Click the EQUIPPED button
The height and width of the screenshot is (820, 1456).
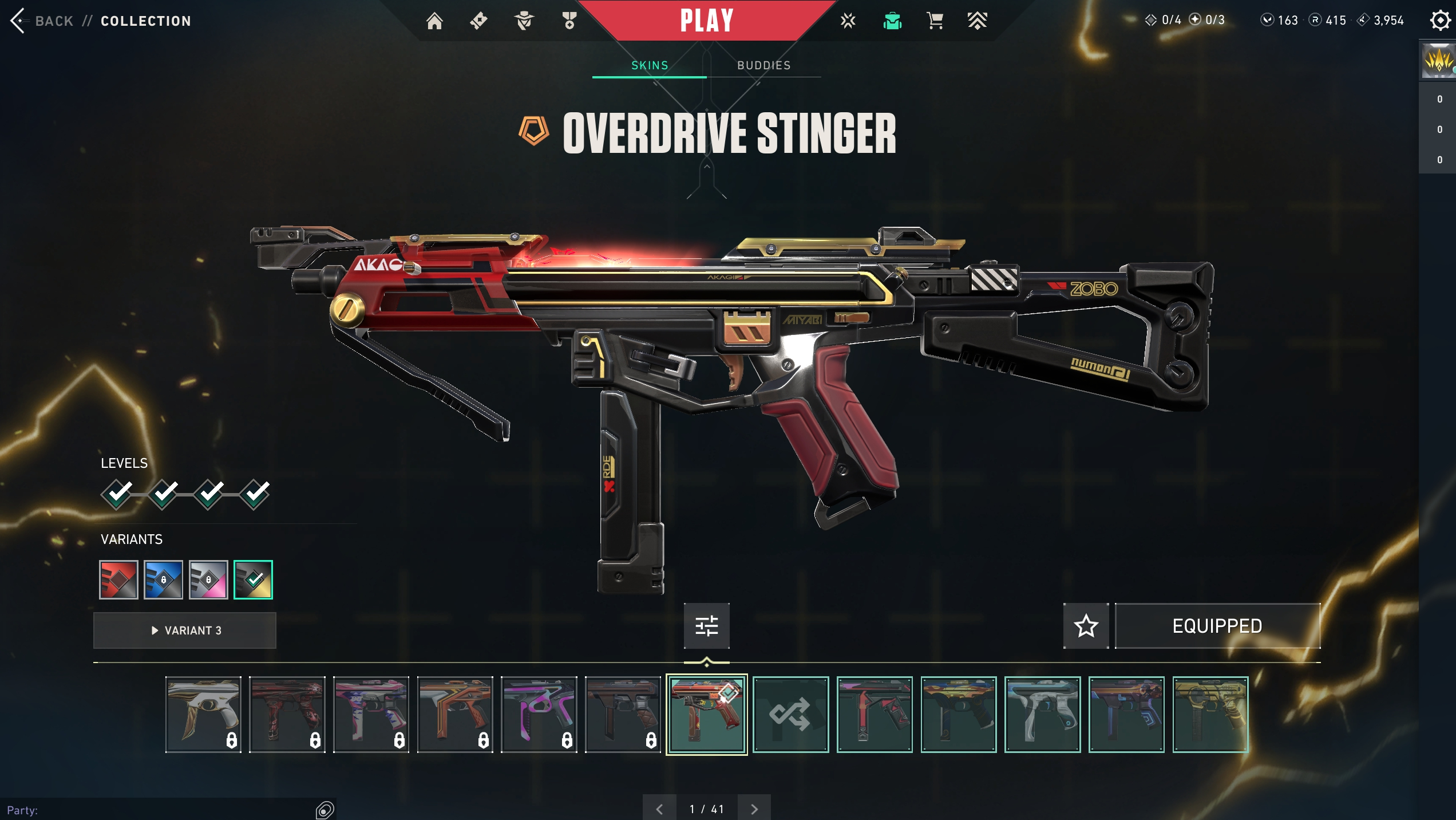click(x=1217, y=626)
